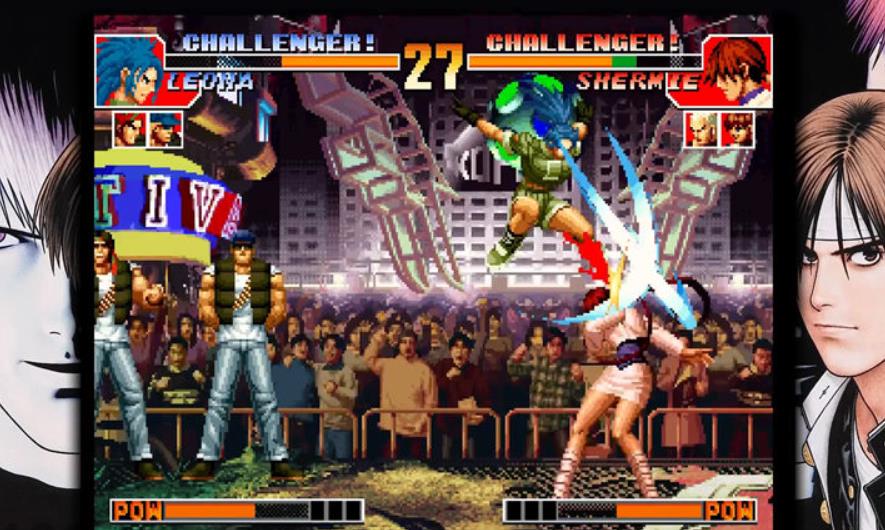Screen dimensions: 885x530
Task: Choose the red-bandana teammate icon under Leona
Action: coord(129,129)
